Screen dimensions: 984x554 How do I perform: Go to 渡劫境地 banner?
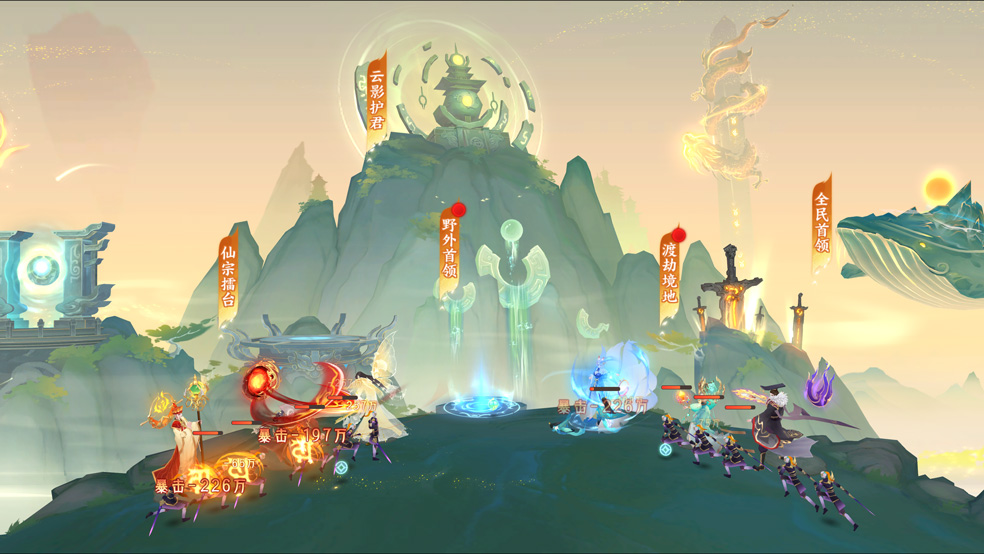coord(670,269)
